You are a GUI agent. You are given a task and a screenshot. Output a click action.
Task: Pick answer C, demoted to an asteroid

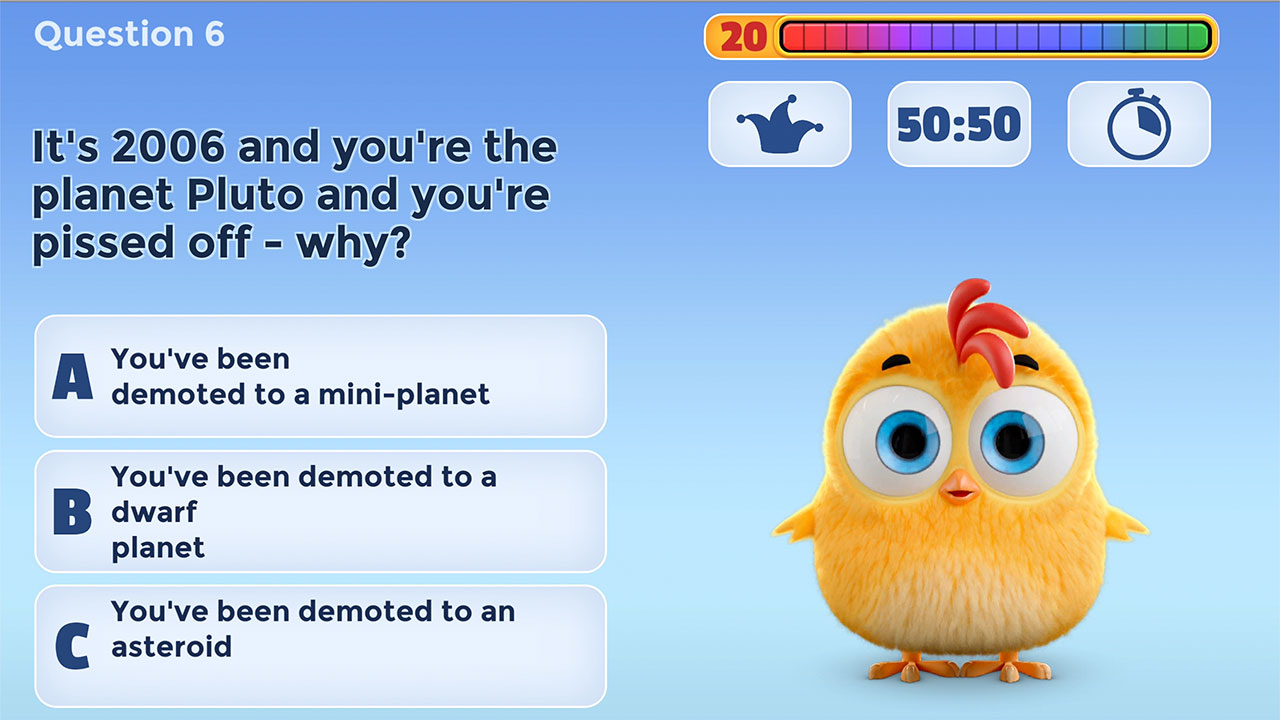(x=320, y=646)
